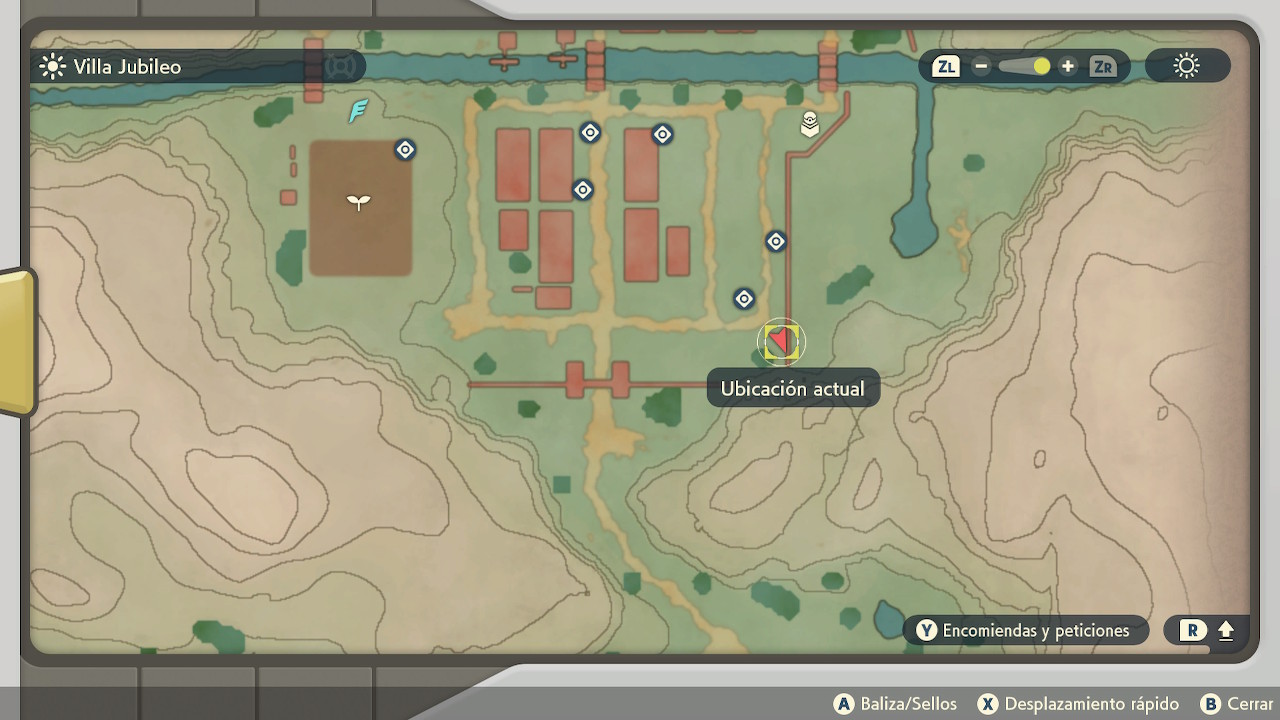Select the sun weather icon
Image resolution: width=1280 pixels, height=720 pixels.
click(x=1187, y=67)
